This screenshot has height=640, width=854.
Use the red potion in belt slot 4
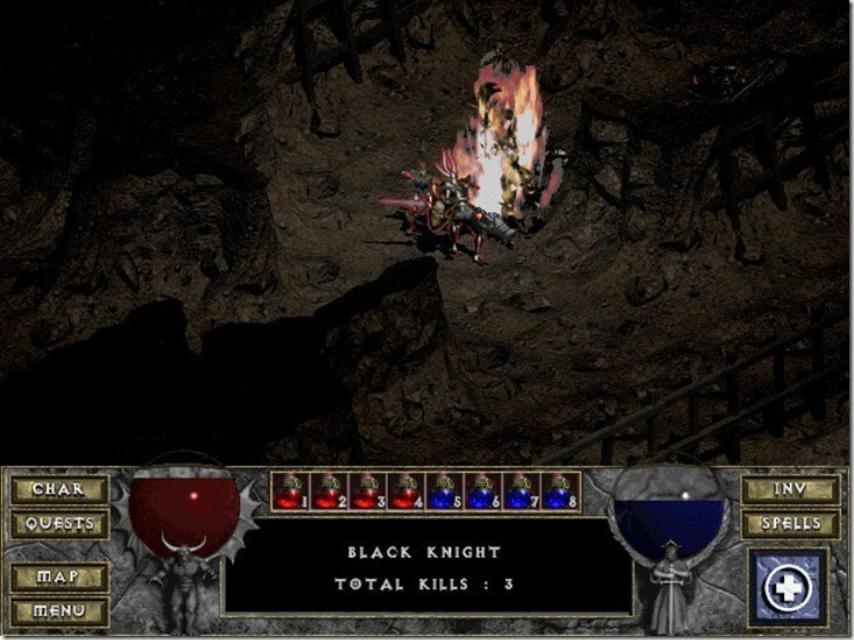(405, 492)
